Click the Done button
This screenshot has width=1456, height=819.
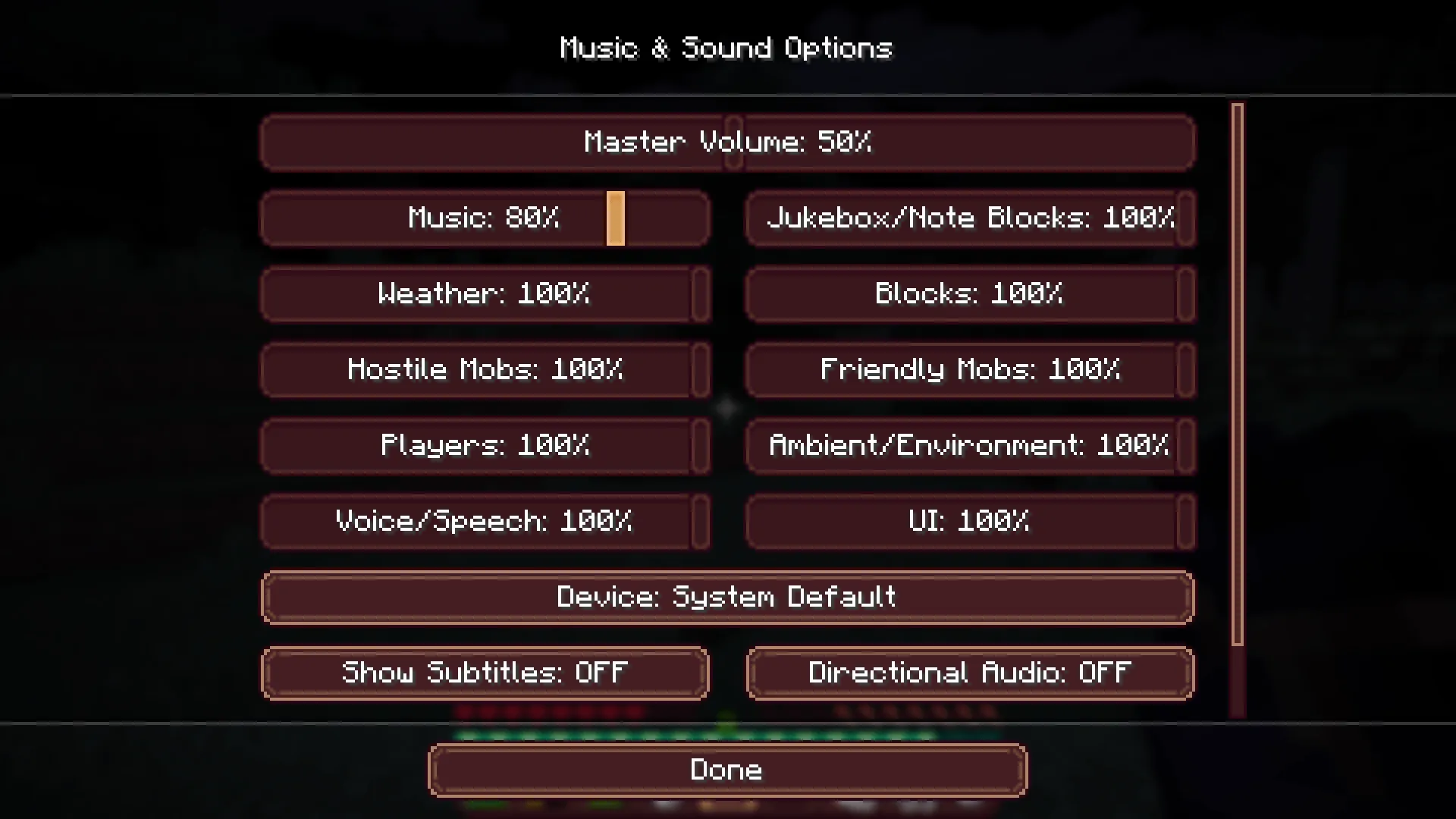pyautogui.click(x=726, y=769)
